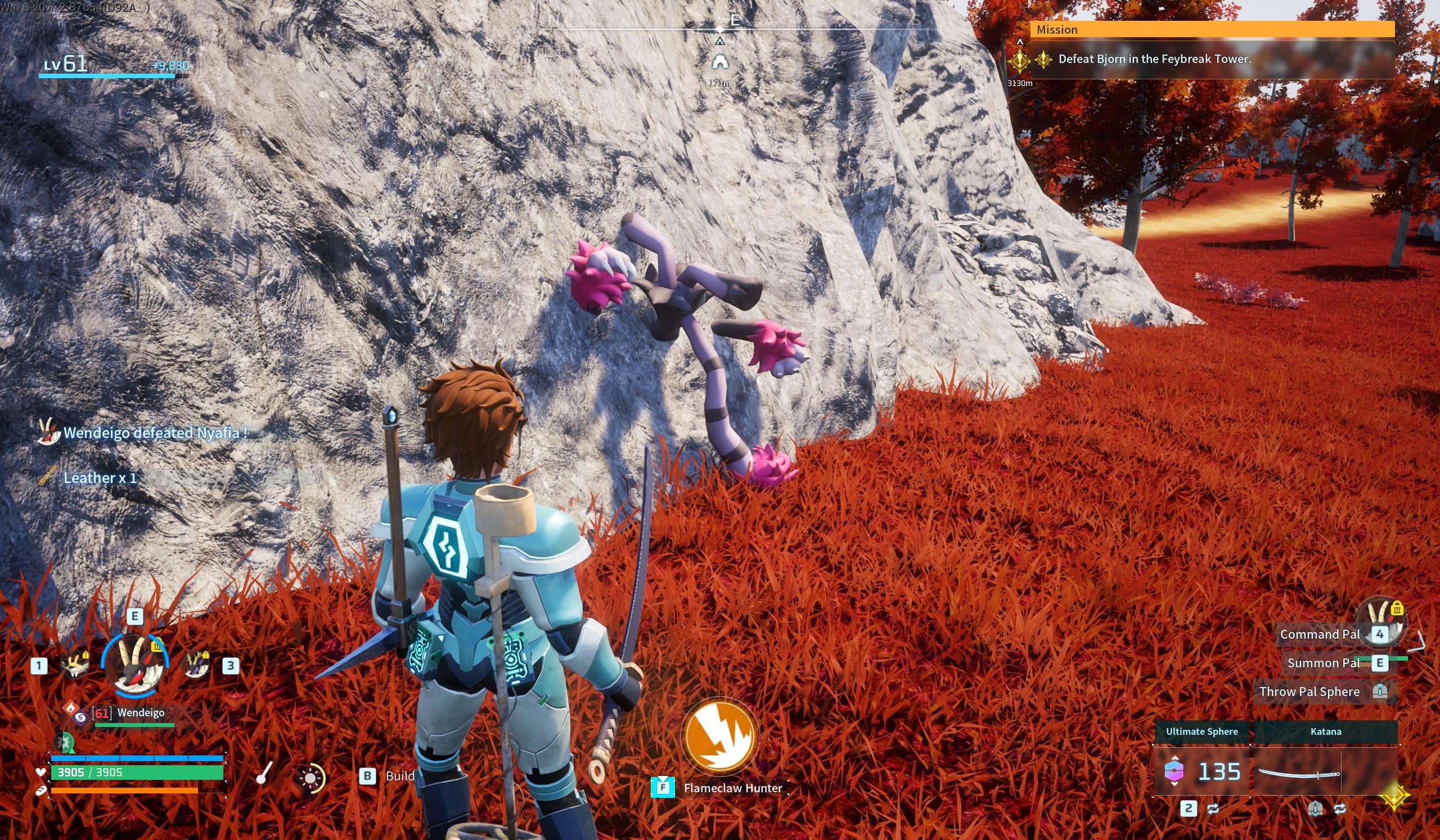
Task: Click the day-night sun indicator
Action: click(311, 778)
